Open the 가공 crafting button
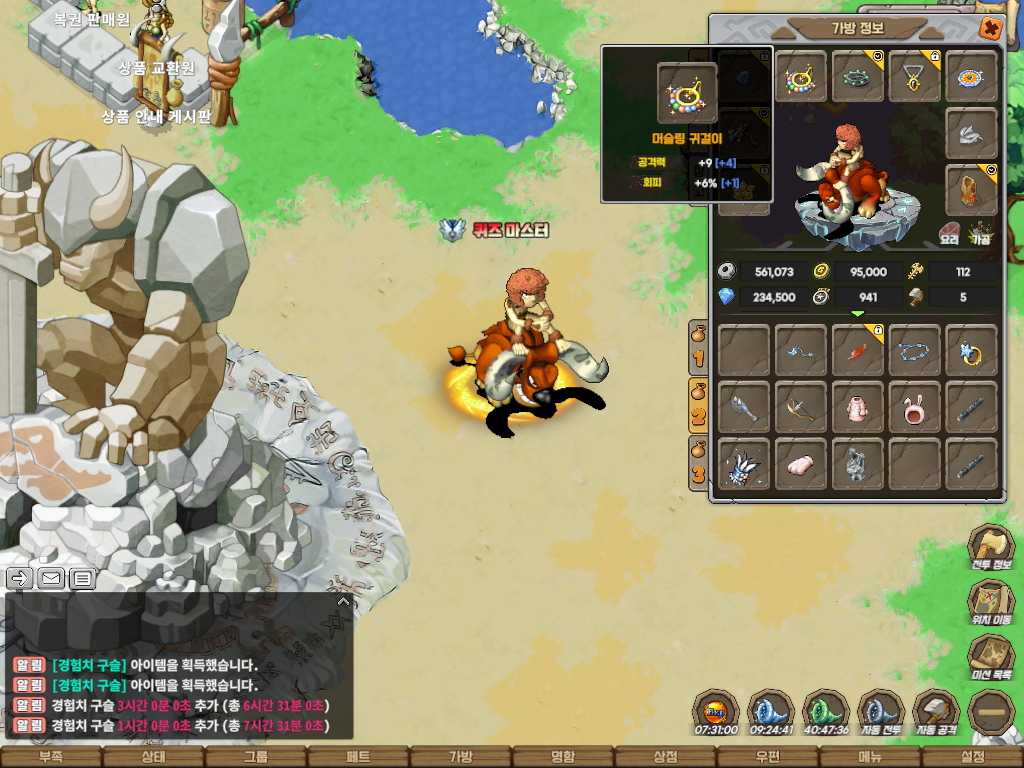The image size is (1024, 768). tap(981, 233)
